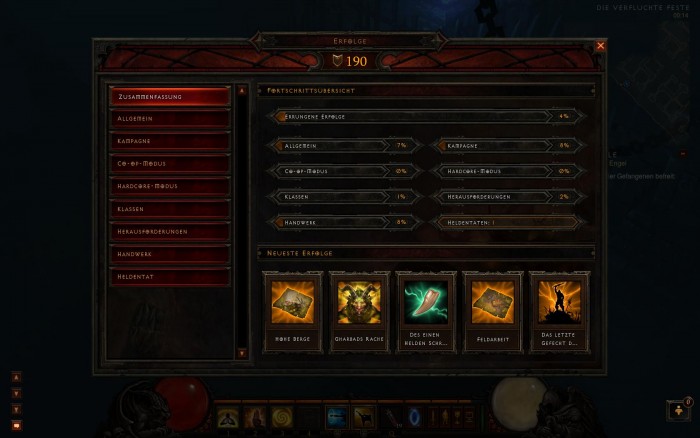Image resolution: width=700 pixels, height=438 pixels.
Task: Open the Klassen category in the sidebar
Action: pyautogui.click(x=170, y=209)
